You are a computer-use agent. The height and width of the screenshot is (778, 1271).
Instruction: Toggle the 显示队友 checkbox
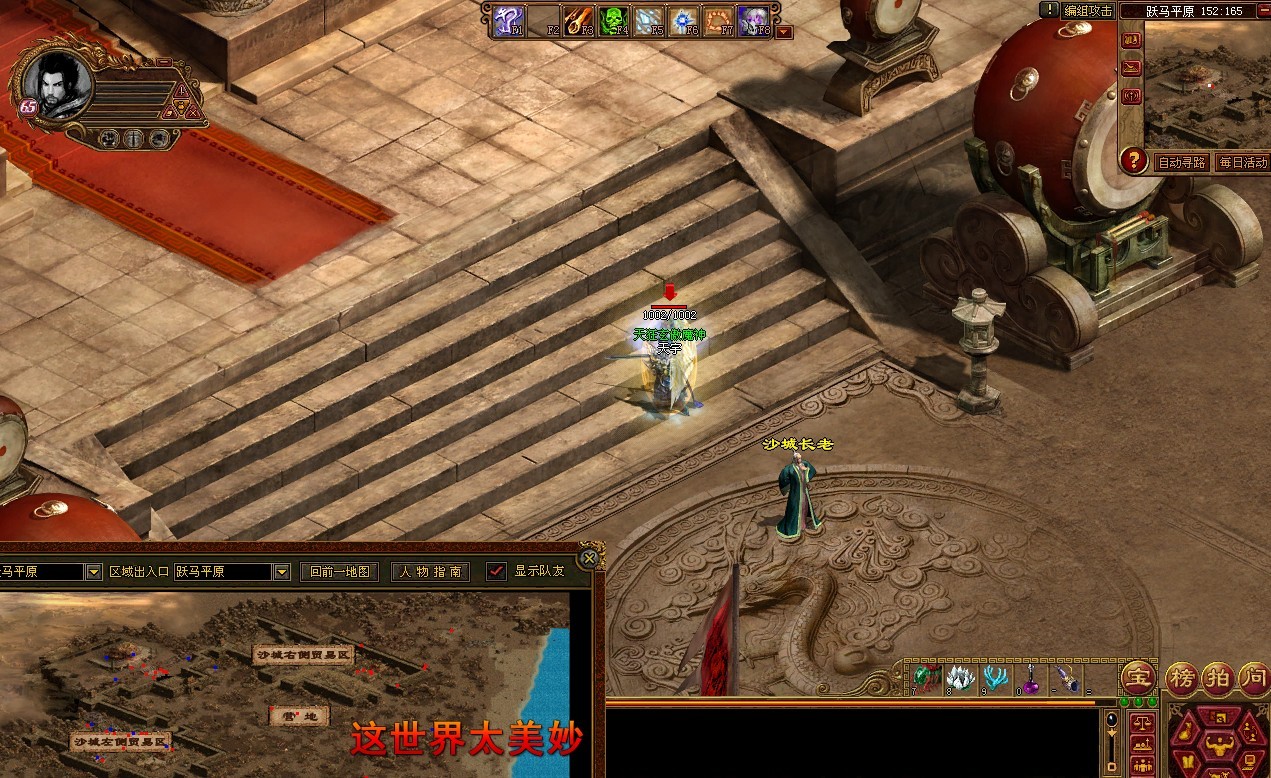point(496,572)
